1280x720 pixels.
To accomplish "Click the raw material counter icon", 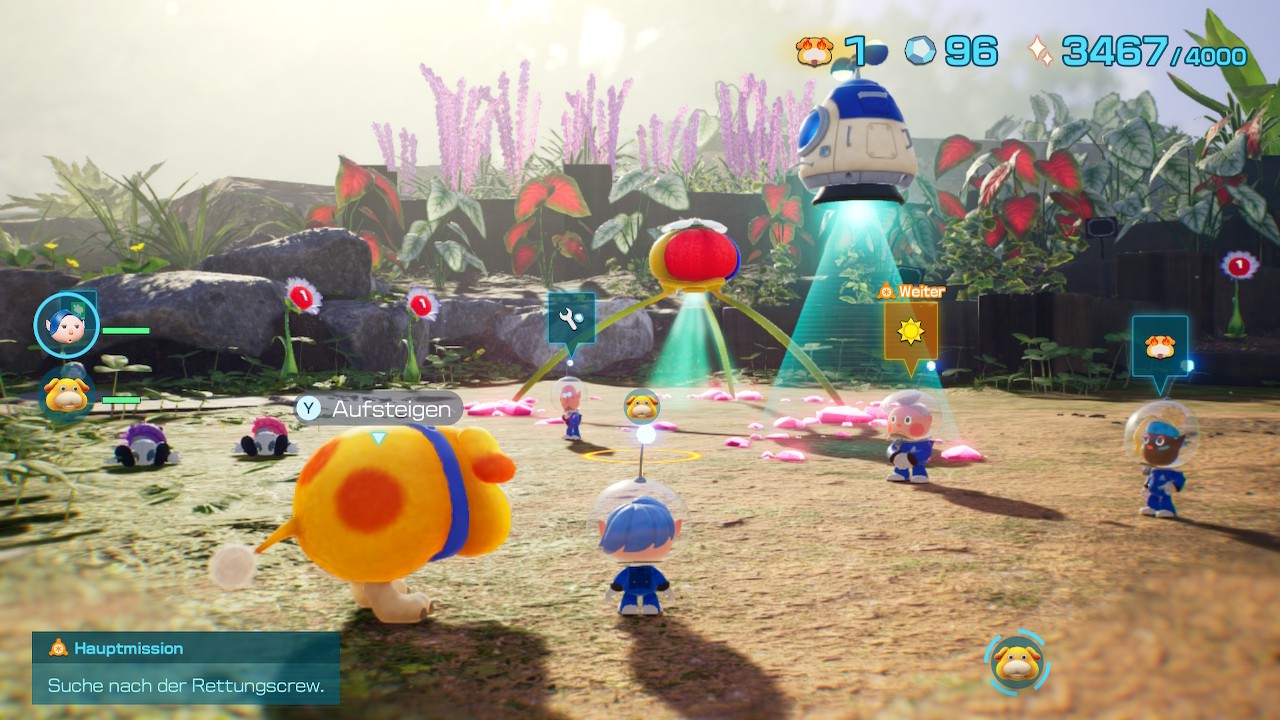I will [x=920, y=51].
